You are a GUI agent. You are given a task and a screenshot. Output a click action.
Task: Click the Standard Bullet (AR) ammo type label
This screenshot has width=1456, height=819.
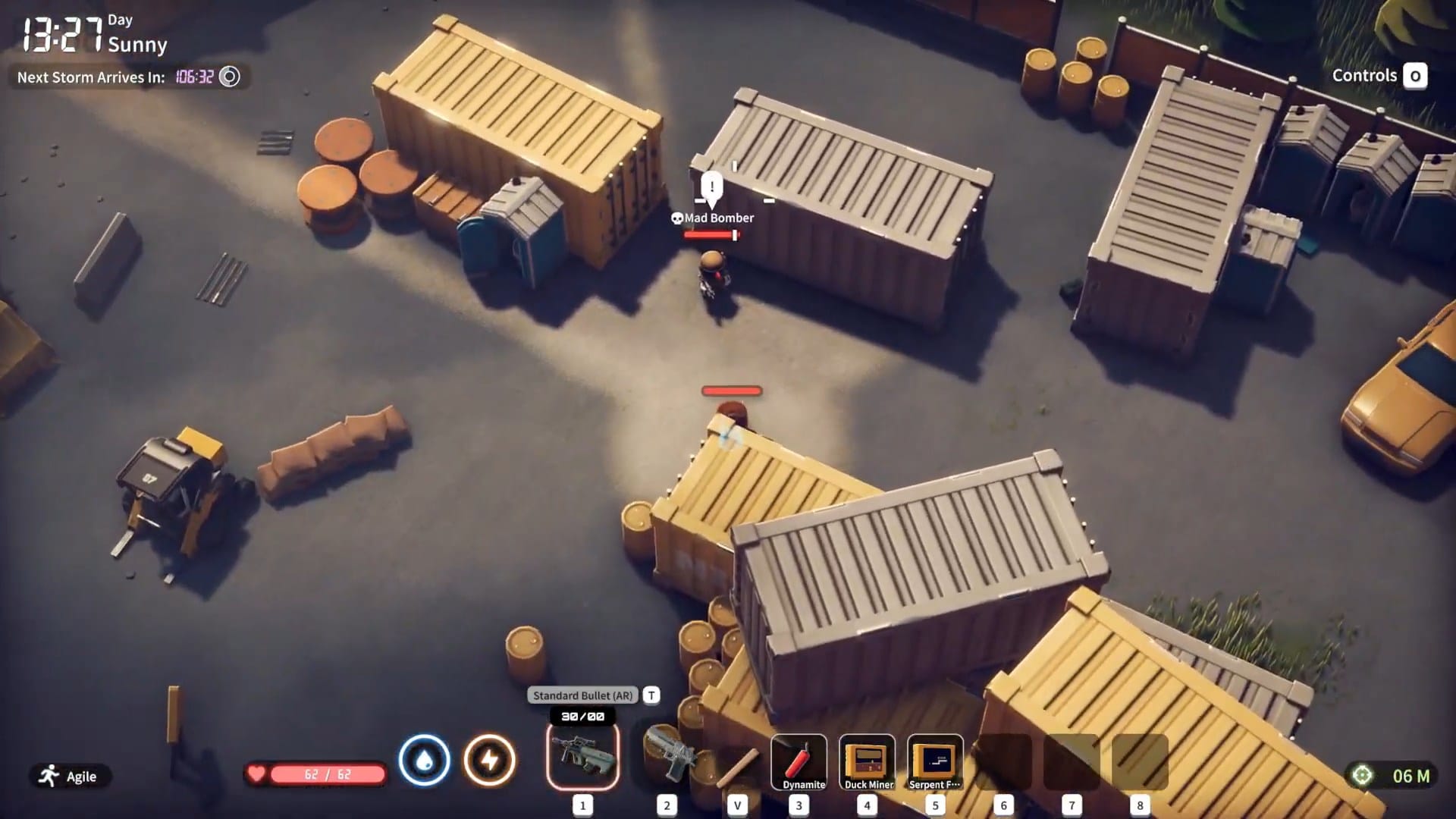click(x=582, y=695)
